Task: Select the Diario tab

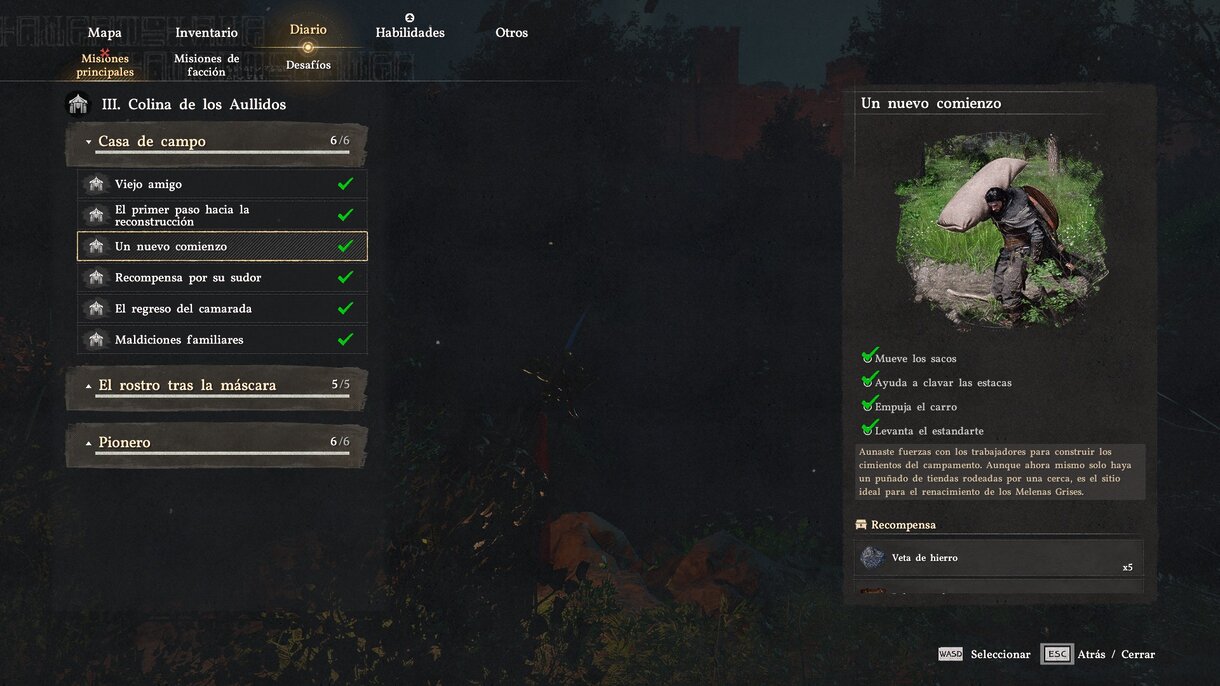Action: pos(308,30)
